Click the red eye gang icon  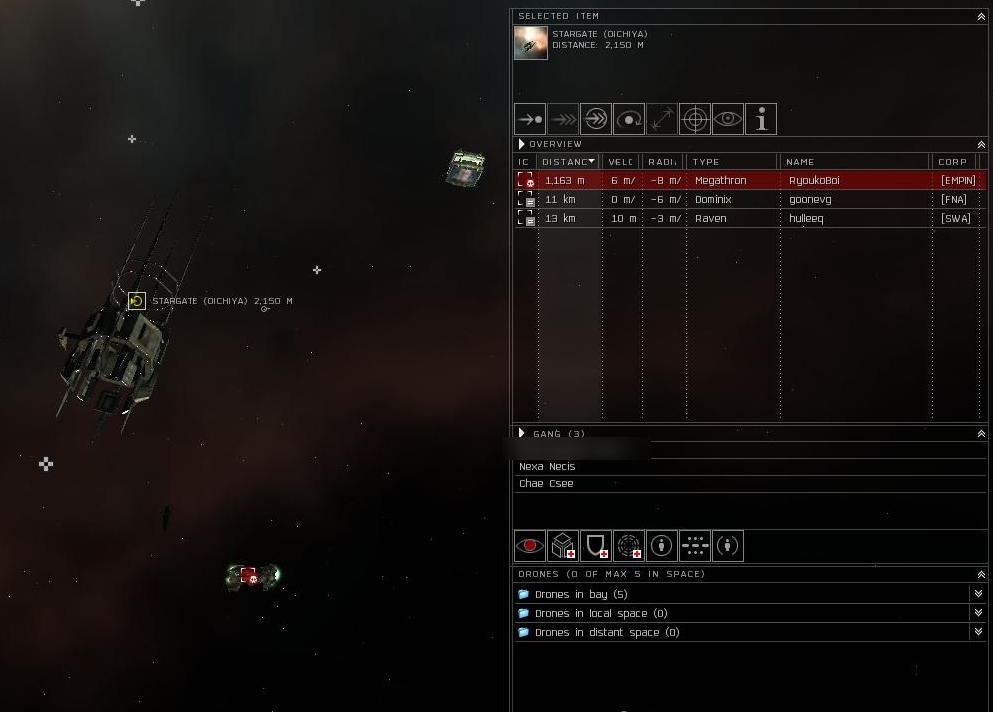(530, 546)
